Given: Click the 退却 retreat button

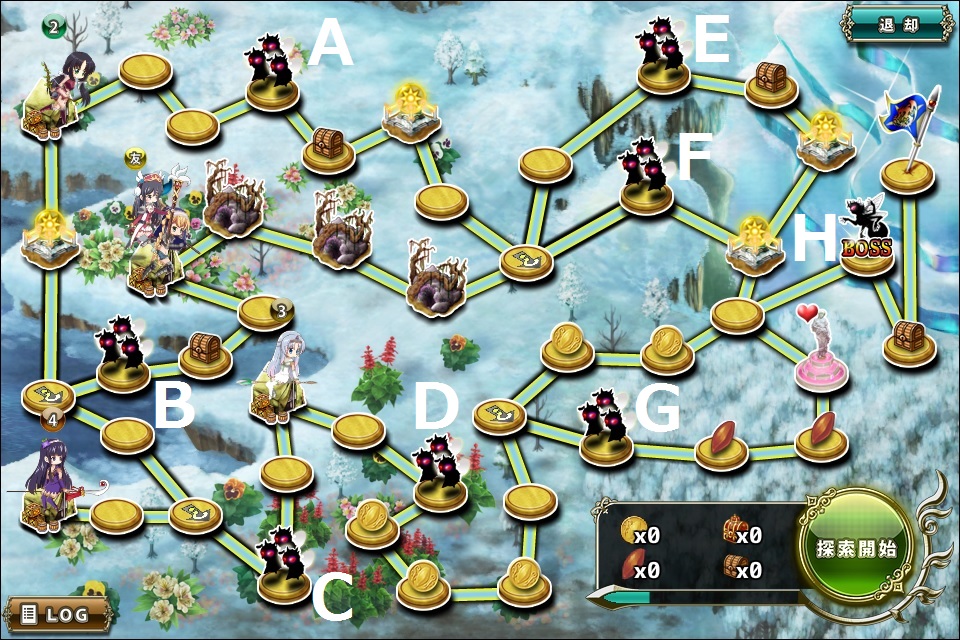Looking at the screenshot, I should tap(896, 24).
